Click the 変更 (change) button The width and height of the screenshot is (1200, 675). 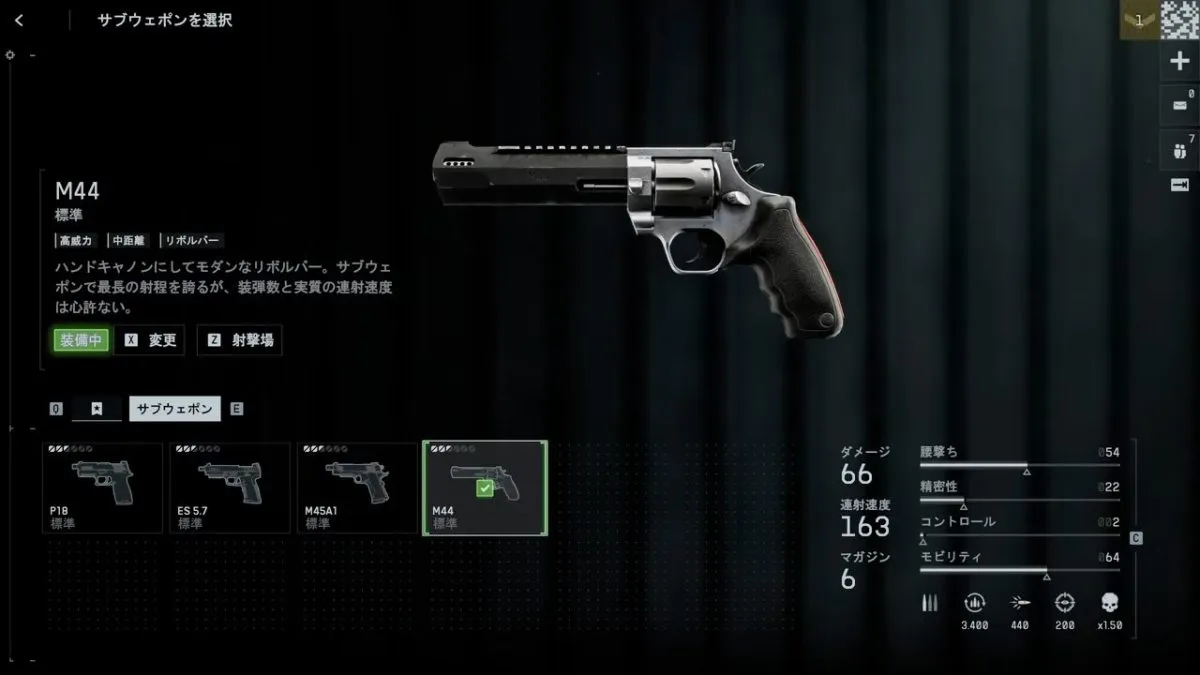(x=150, y=340)
